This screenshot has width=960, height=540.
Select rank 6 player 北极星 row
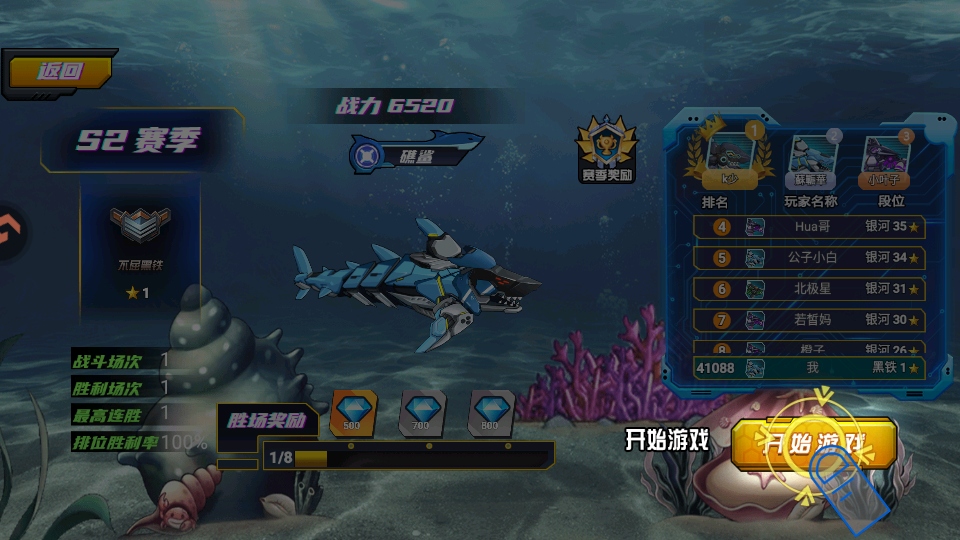point(808,289)
